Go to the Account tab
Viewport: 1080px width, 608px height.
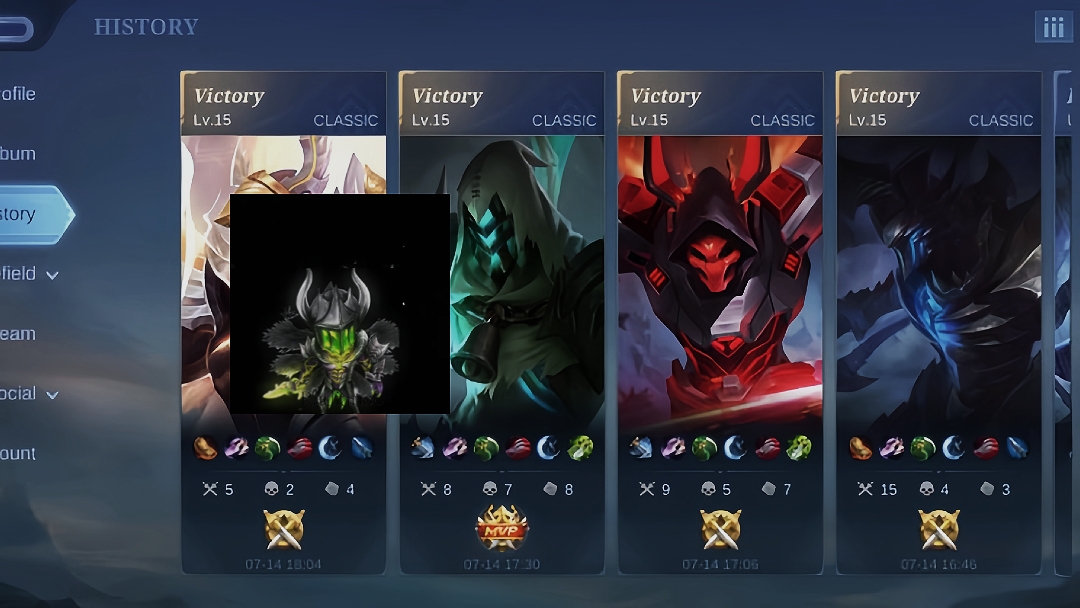click(20, 454)
